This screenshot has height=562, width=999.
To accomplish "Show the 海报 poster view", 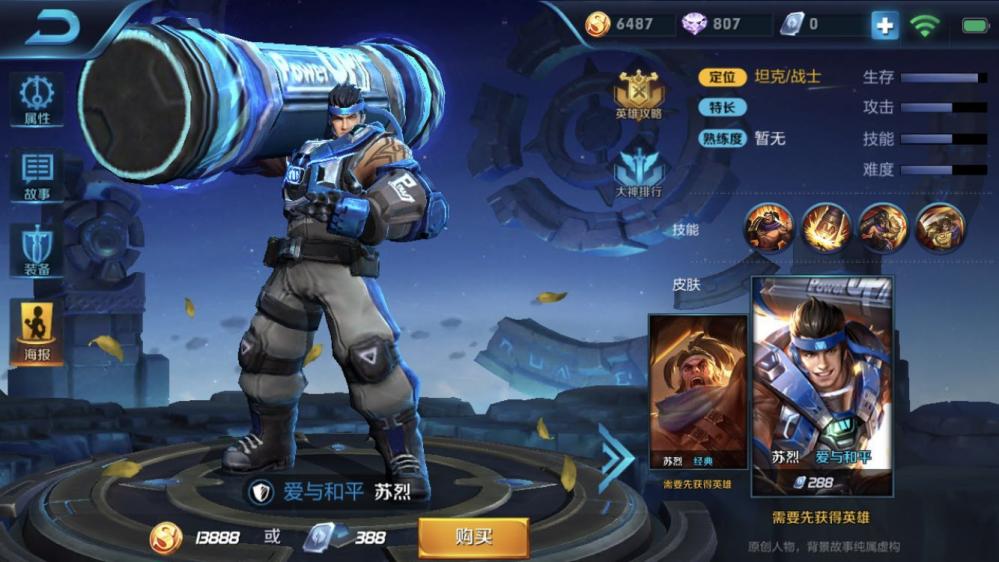I will (37, 329).
